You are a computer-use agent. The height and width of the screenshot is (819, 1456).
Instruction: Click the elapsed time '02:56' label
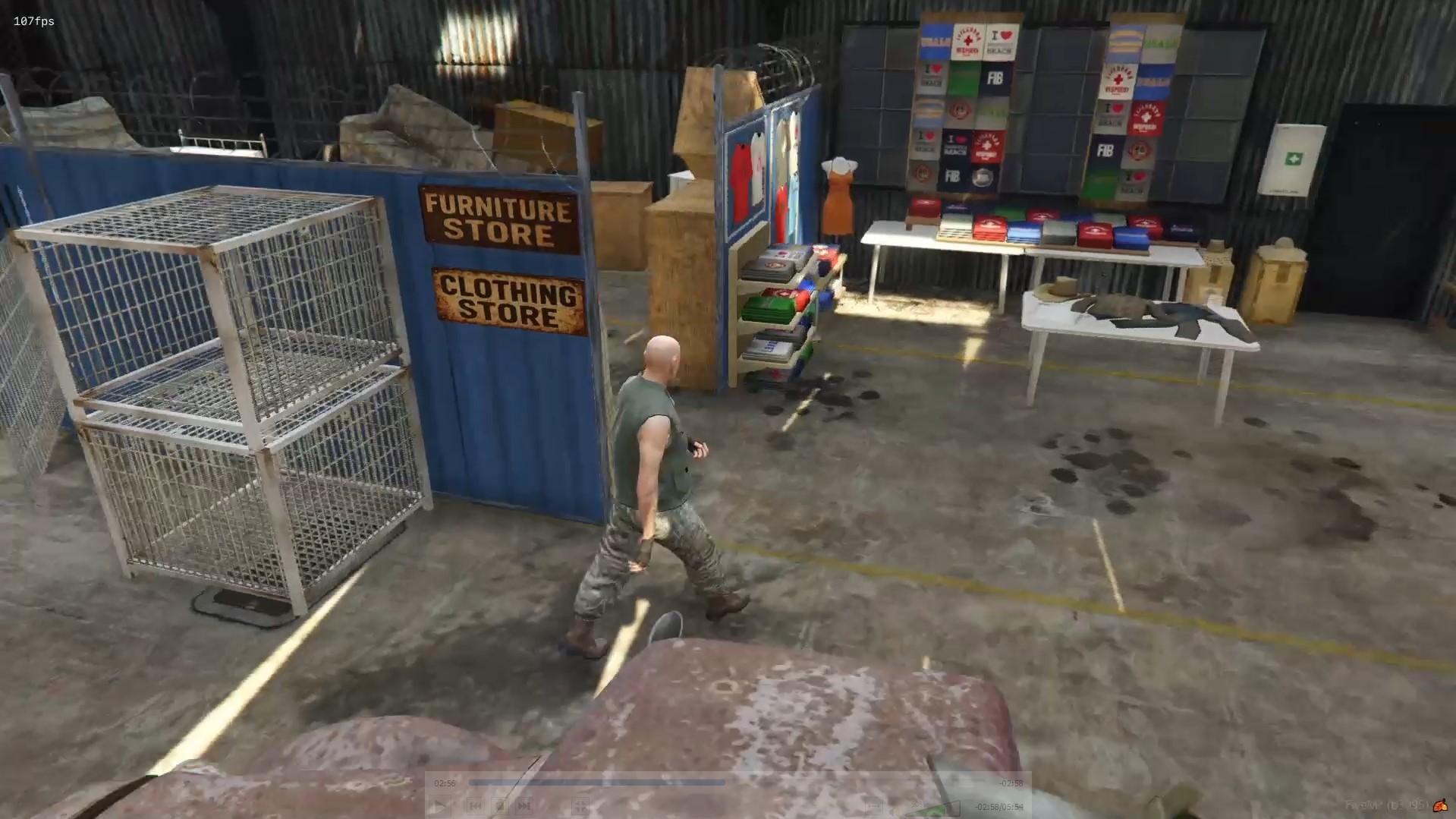click(x=444, y=783)
